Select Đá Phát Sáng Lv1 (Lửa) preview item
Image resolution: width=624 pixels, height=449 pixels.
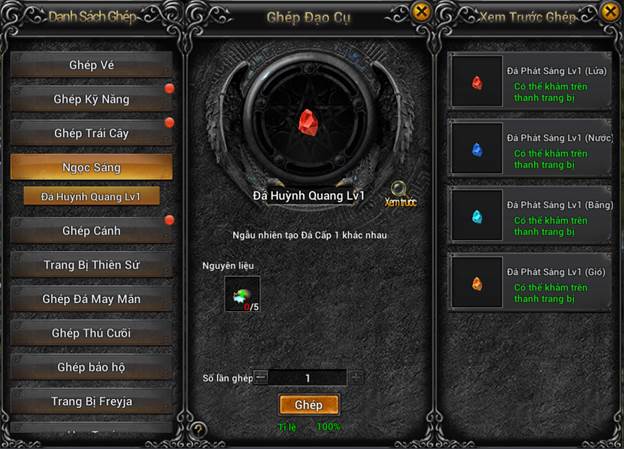point(529,82)
